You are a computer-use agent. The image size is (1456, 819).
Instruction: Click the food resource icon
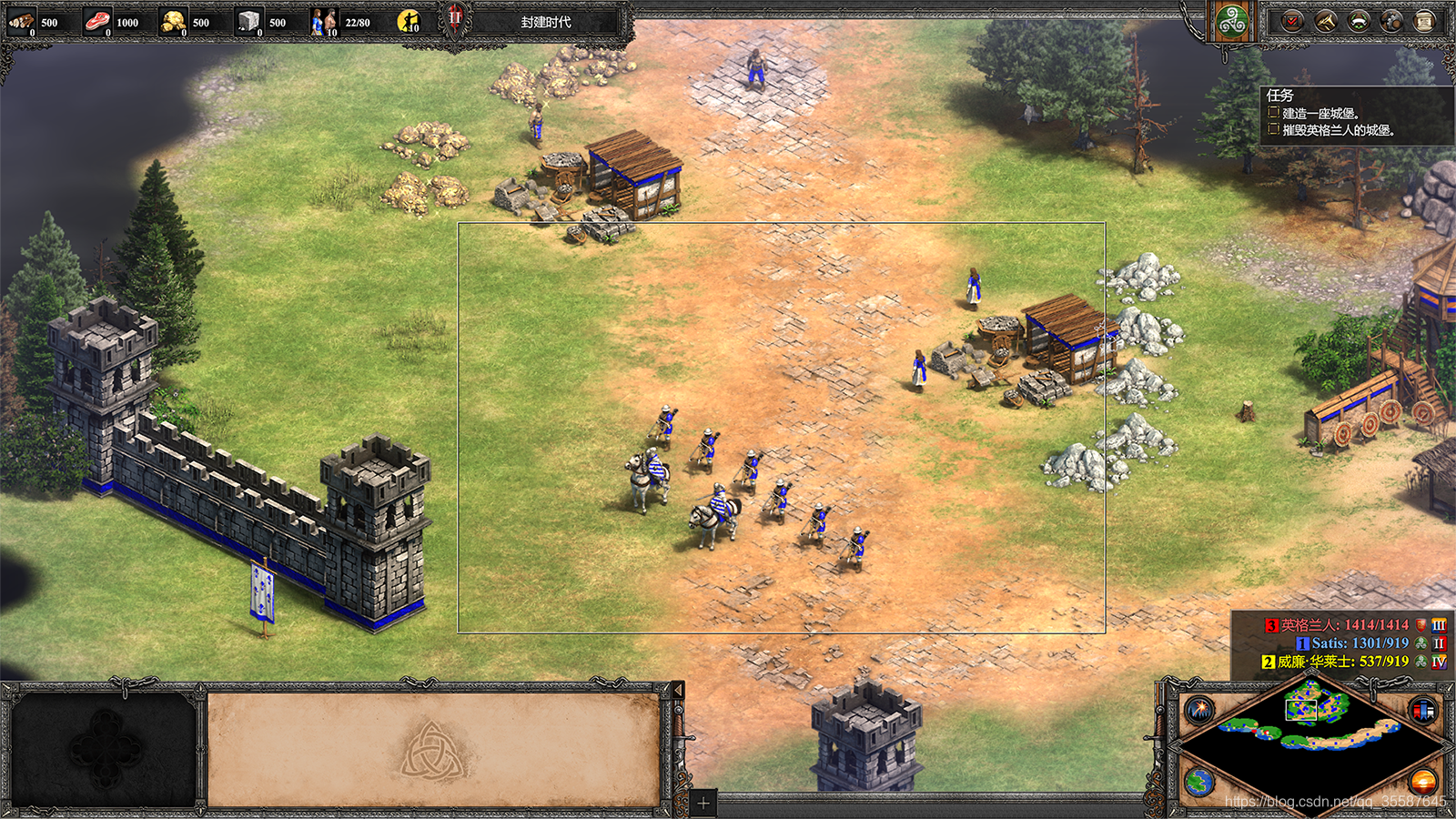point(97,21)
